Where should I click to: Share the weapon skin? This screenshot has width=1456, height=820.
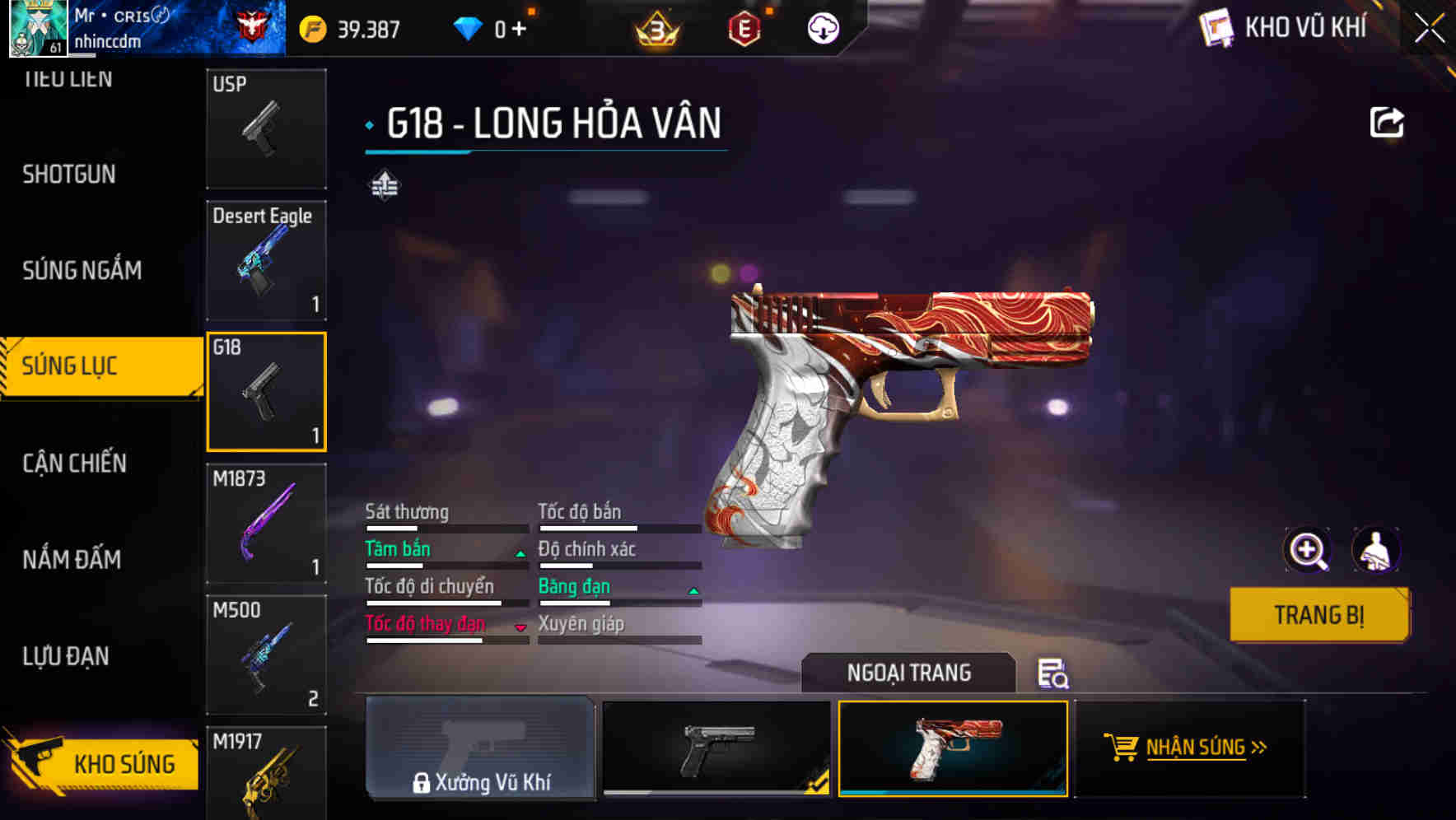point(1387,123)
